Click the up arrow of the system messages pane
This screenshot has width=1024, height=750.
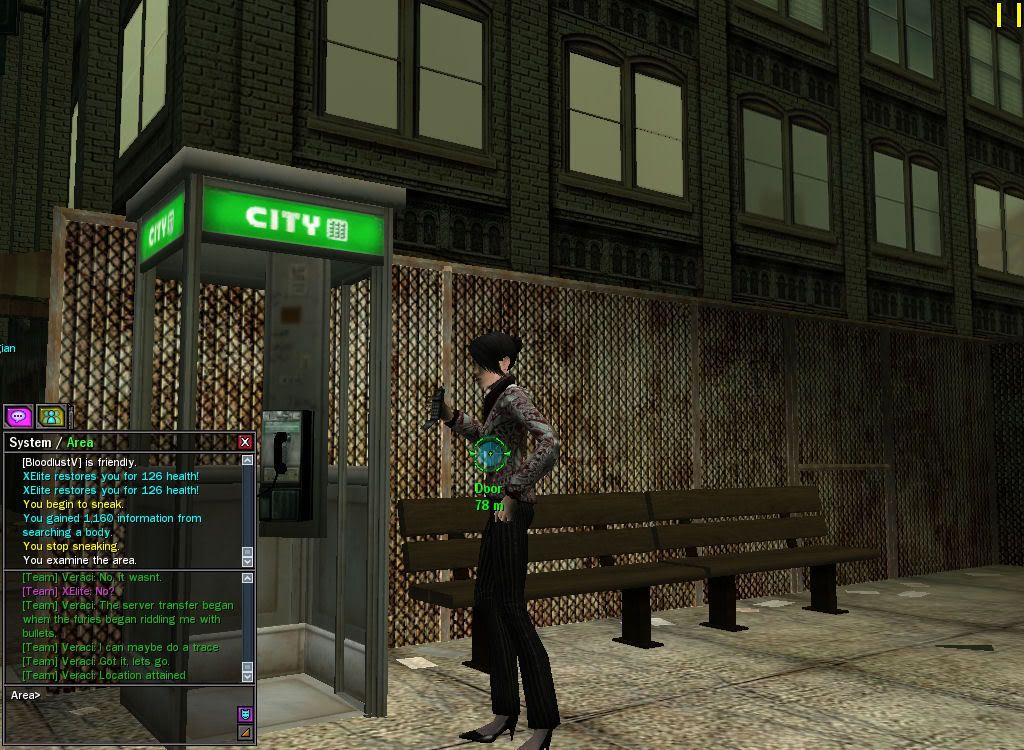click(248, 460)
